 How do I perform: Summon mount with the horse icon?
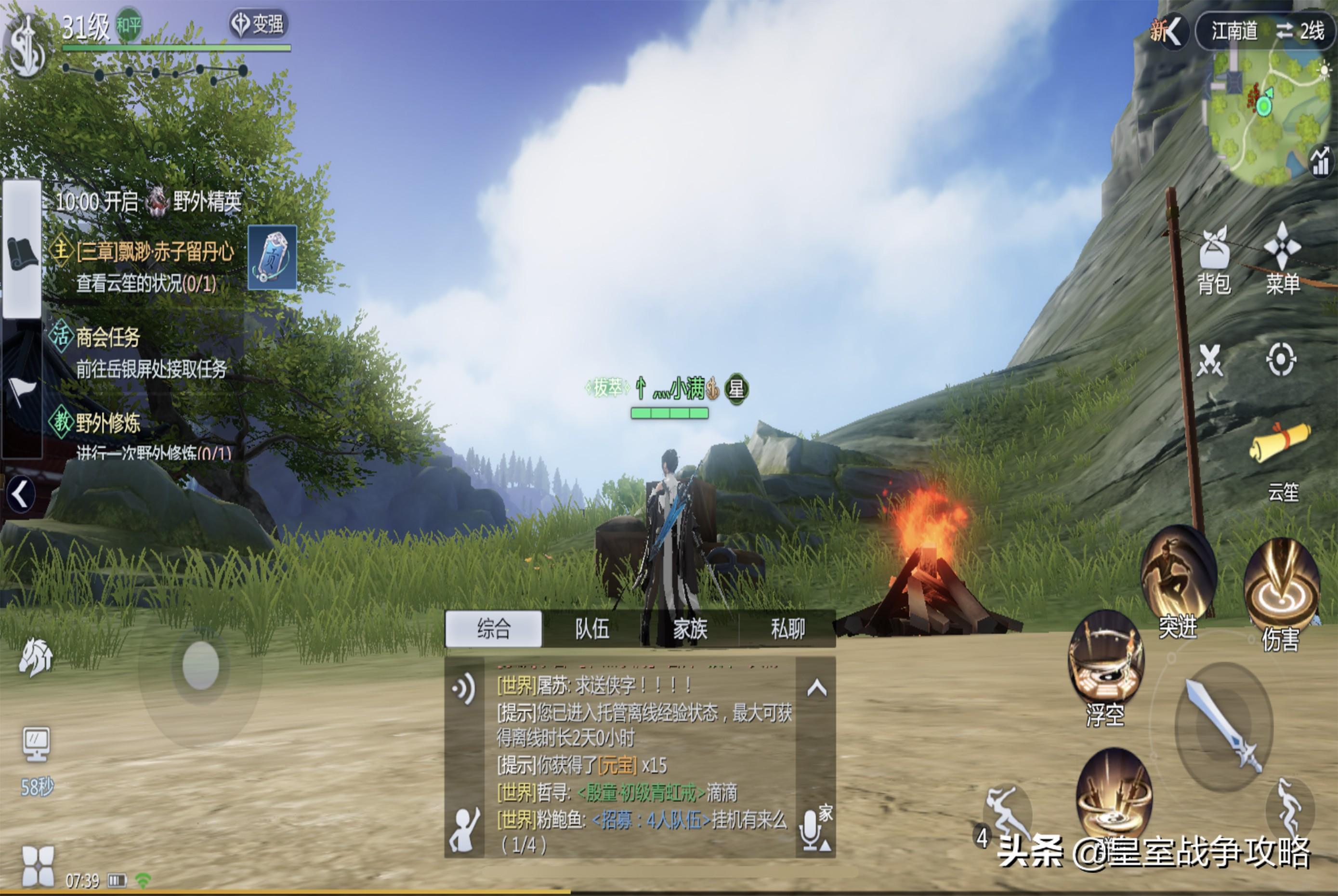[x=36, y=657]
